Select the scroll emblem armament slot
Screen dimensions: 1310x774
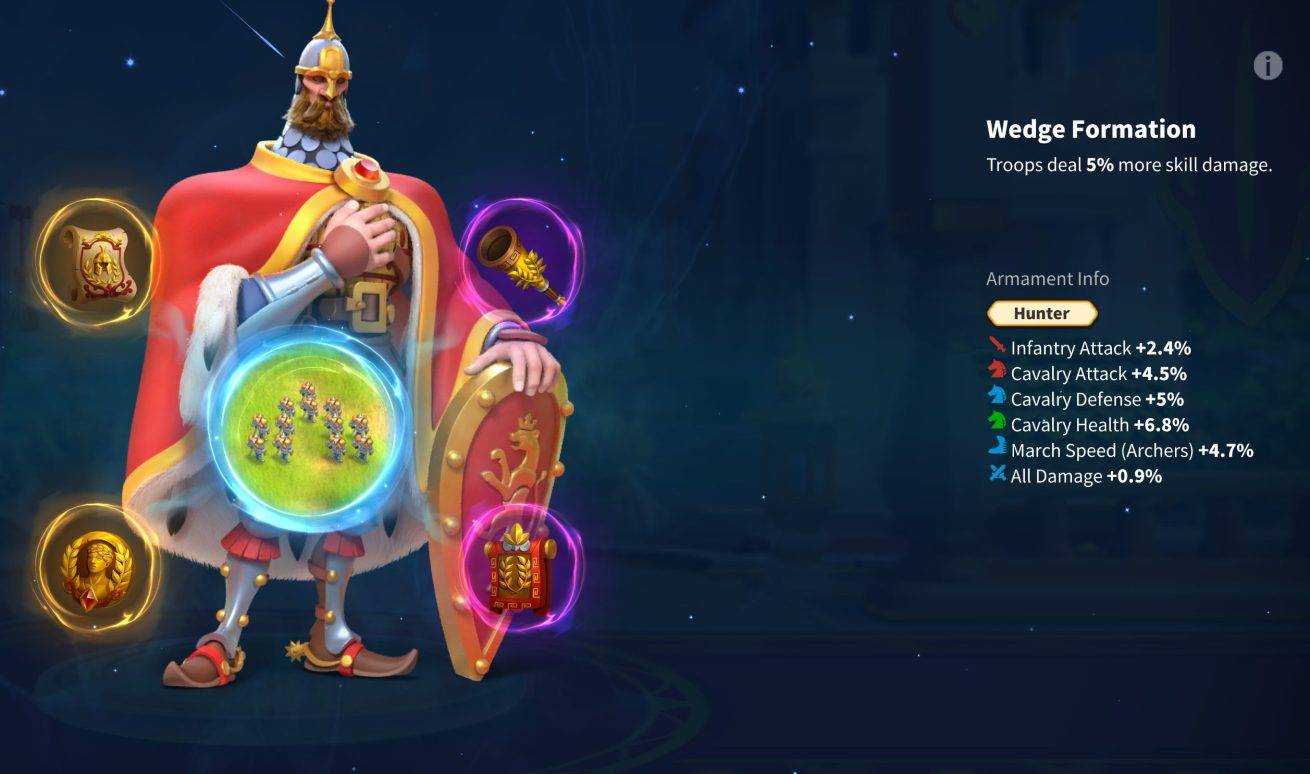[96, 260]
